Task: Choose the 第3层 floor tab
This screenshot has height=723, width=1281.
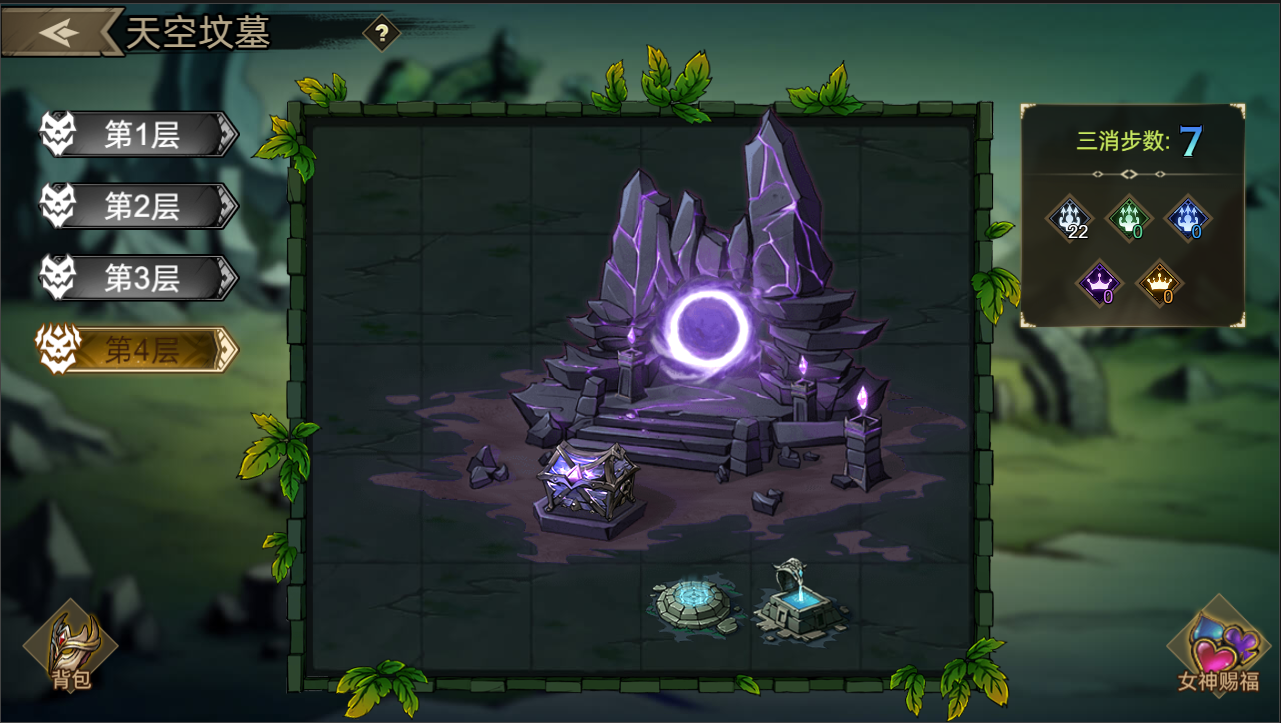Action: pos(141,278)
